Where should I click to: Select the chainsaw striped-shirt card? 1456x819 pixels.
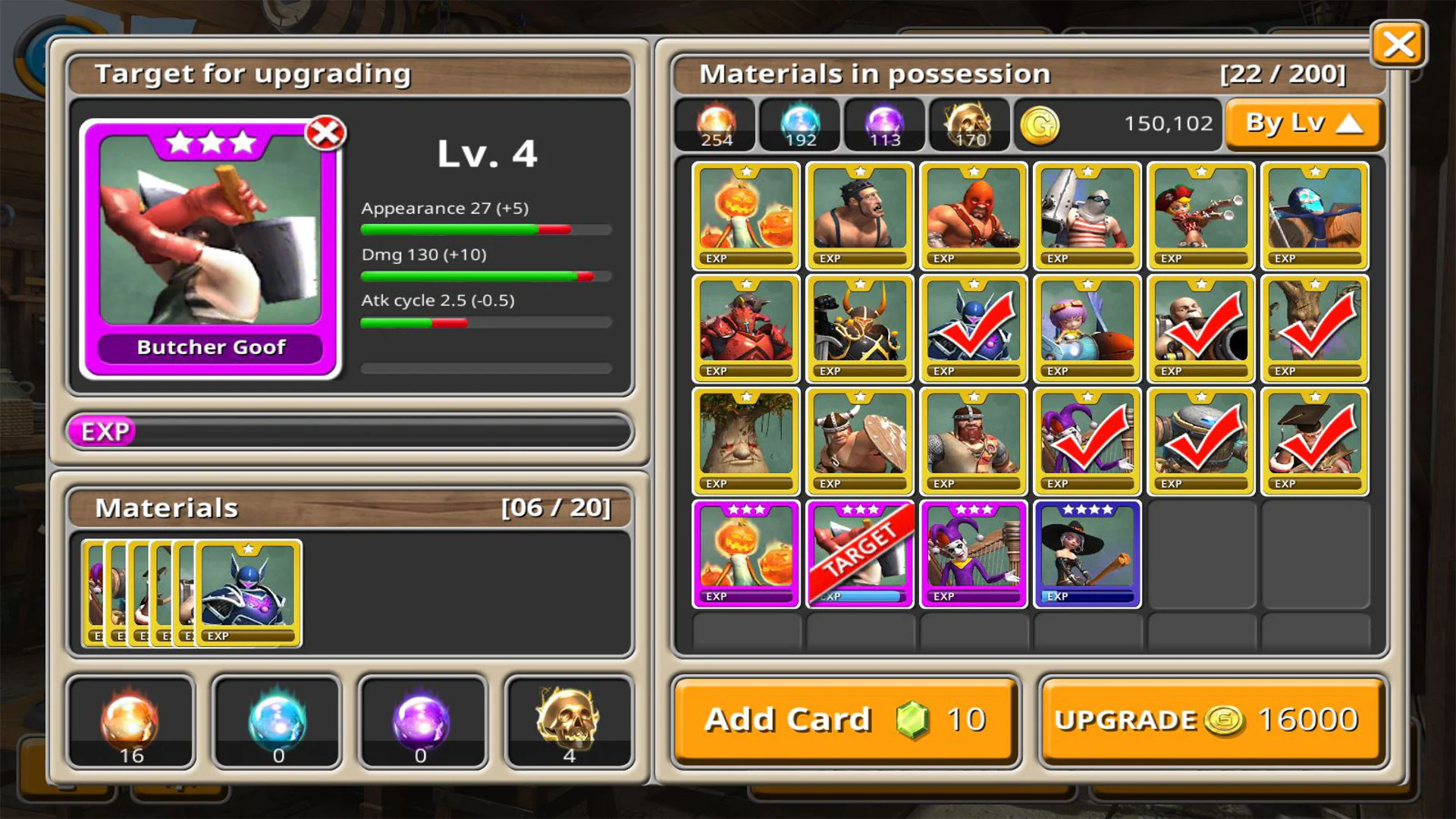click(1087, 215)
